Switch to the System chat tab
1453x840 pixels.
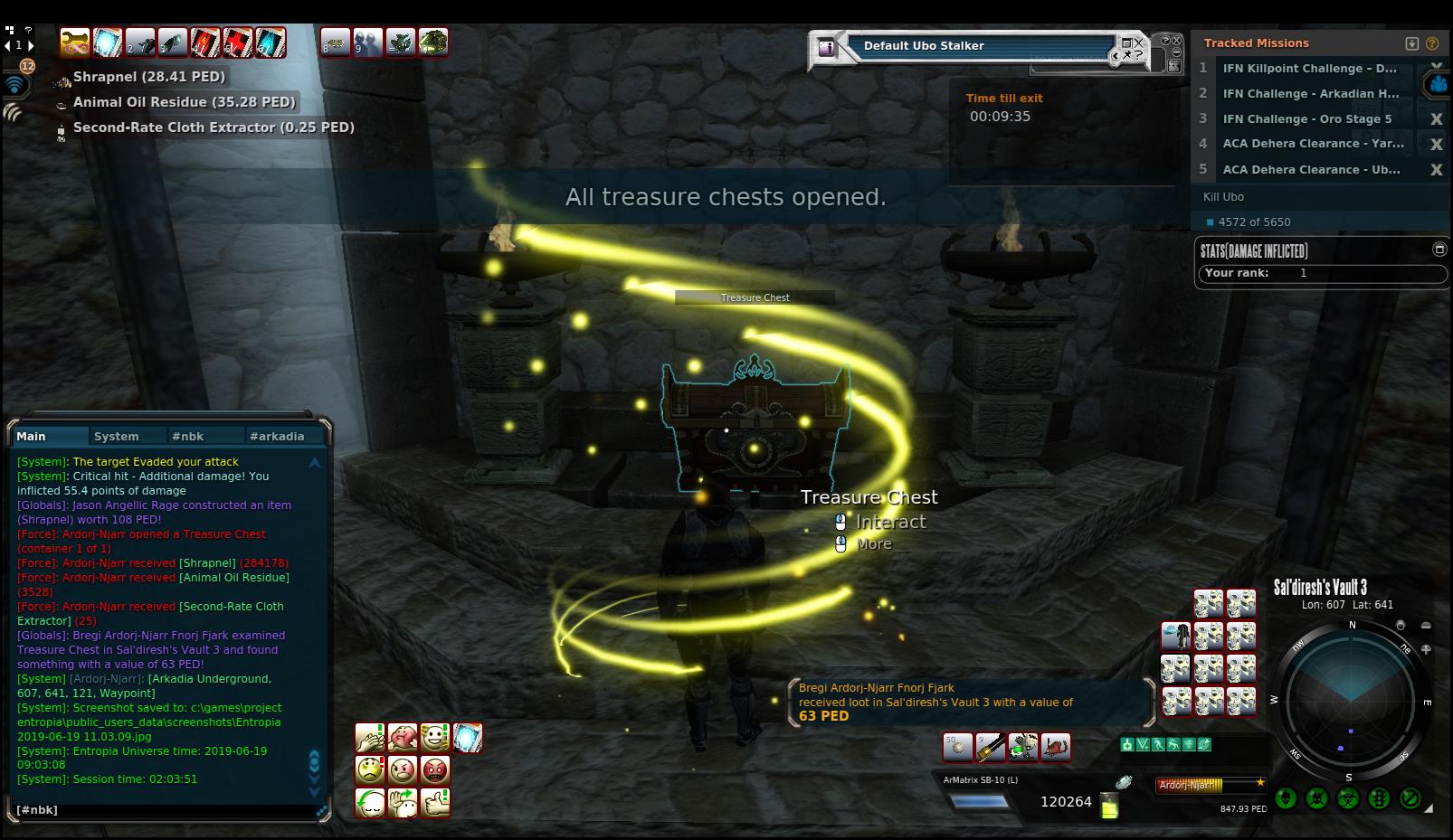point(117,436)
